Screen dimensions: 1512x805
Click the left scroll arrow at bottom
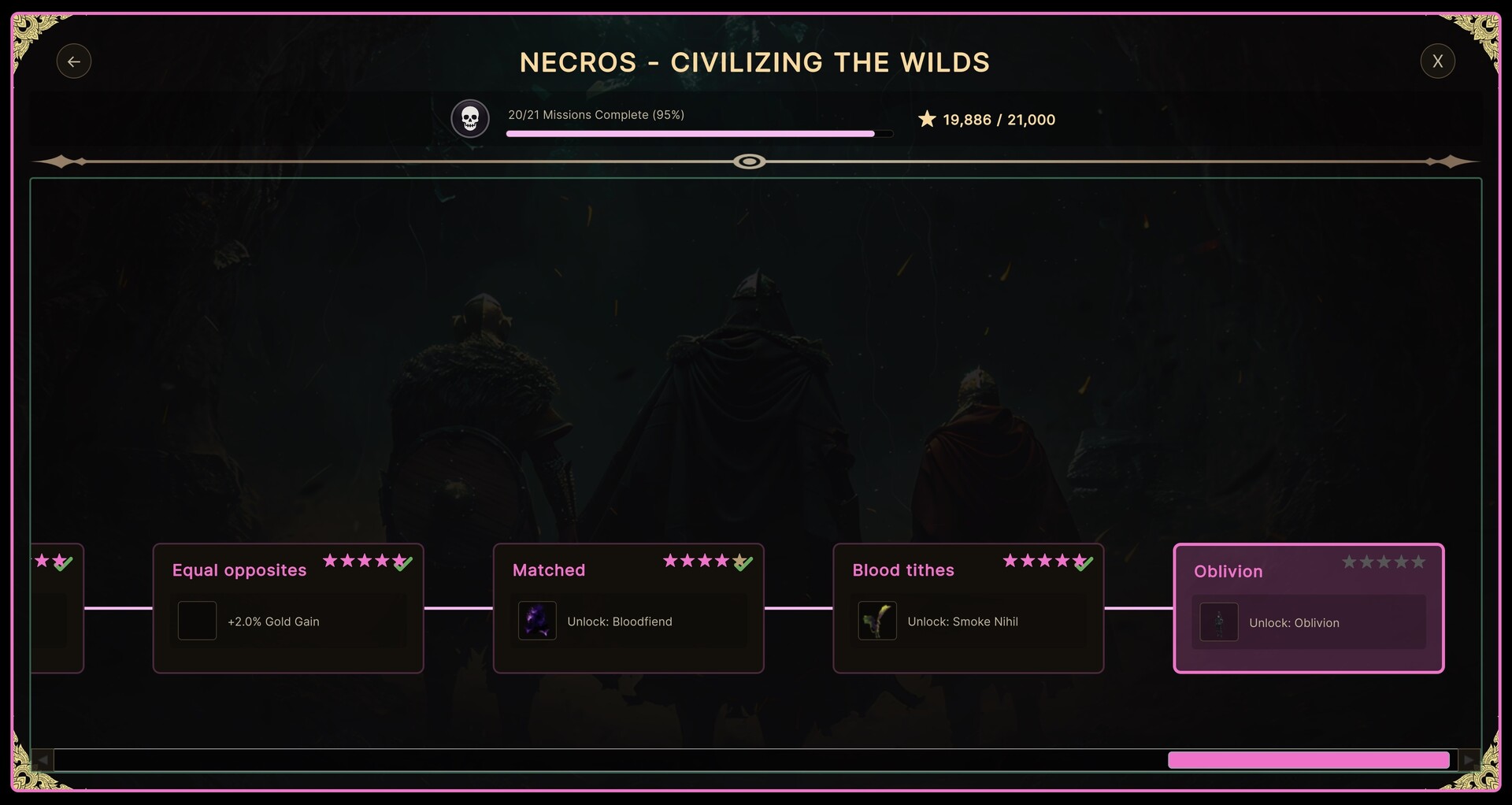tap(42, 759)
